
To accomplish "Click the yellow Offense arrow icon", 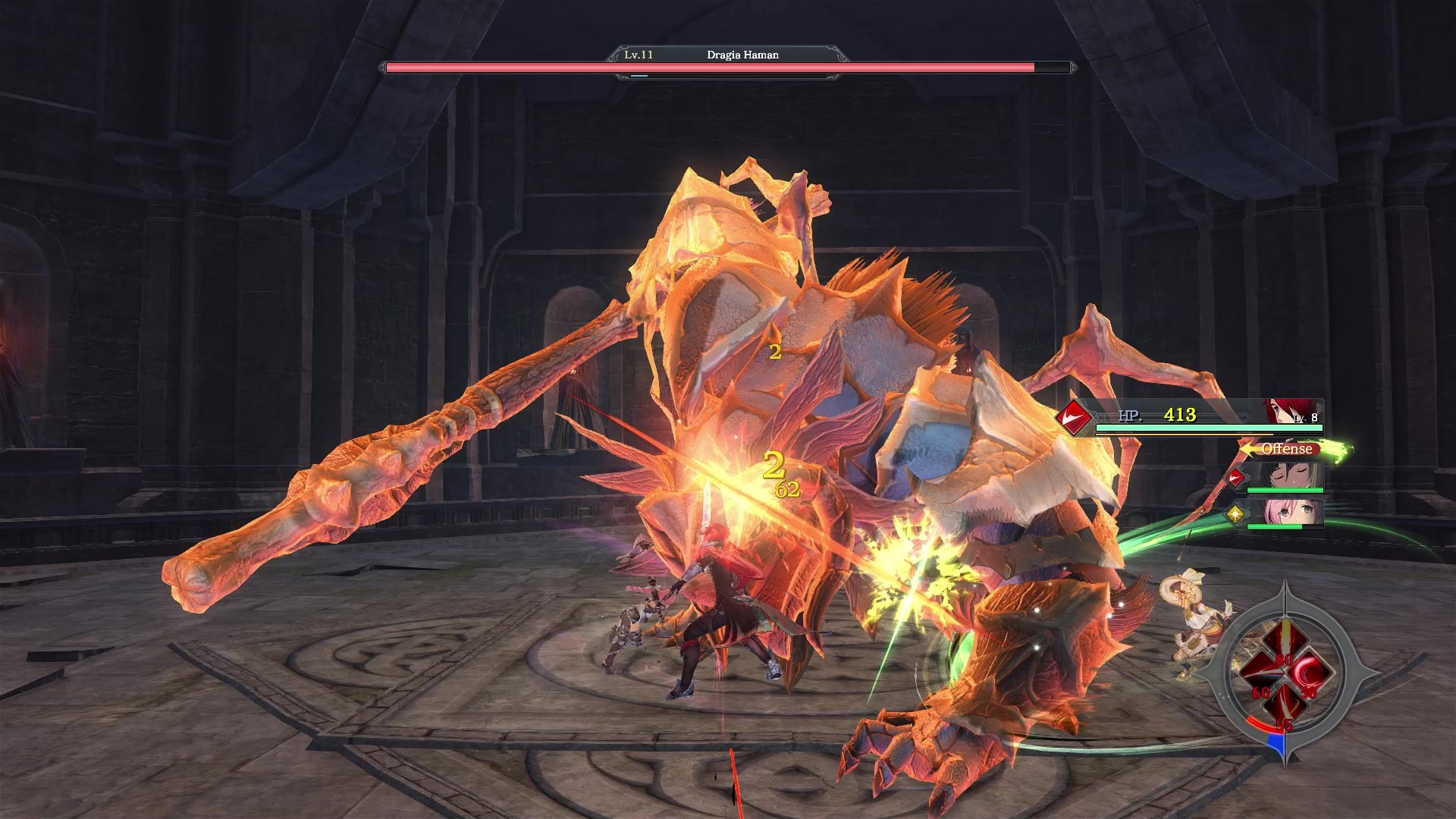I will pos(1249,450).
